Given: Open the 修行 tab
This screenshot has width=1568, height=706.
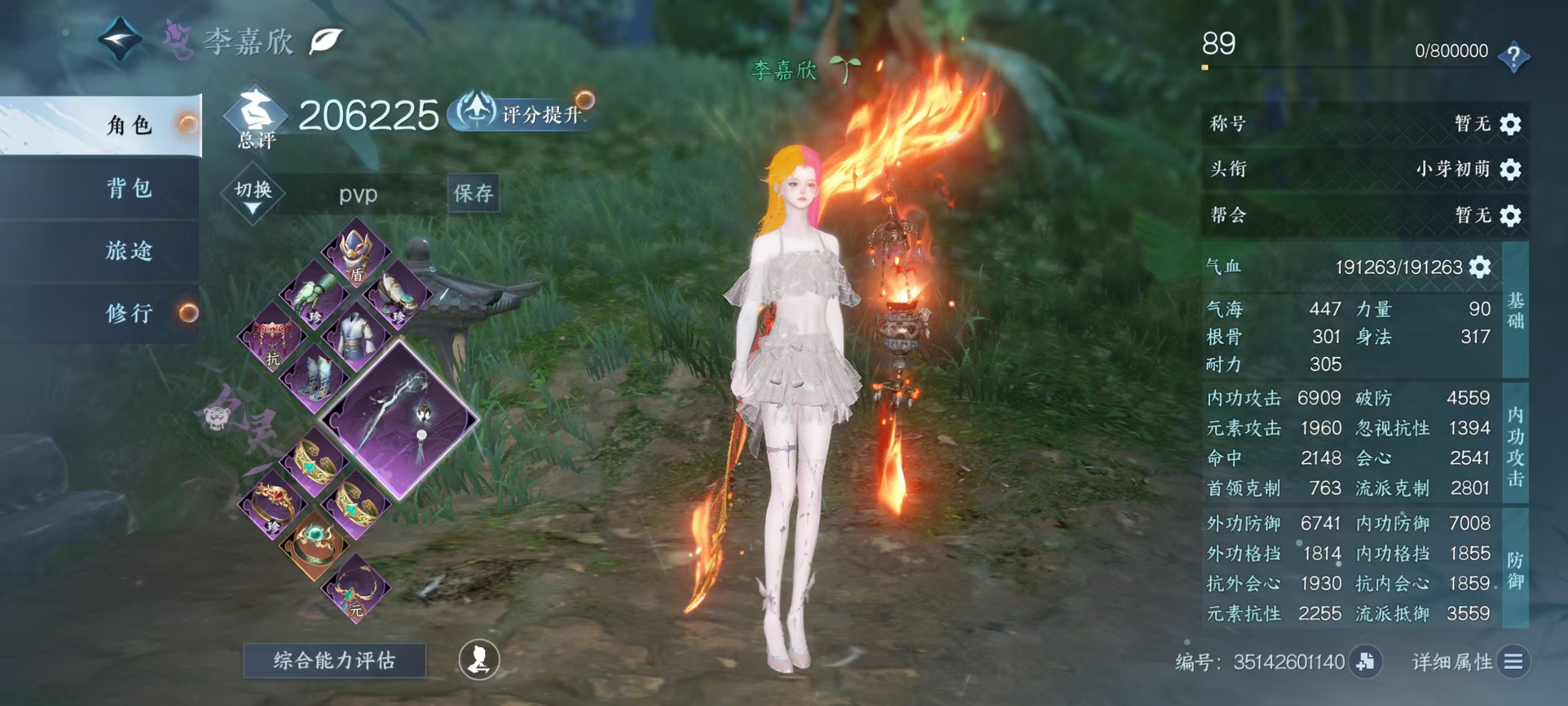Looking at the screenshot, I should click(x=129, y=313).
